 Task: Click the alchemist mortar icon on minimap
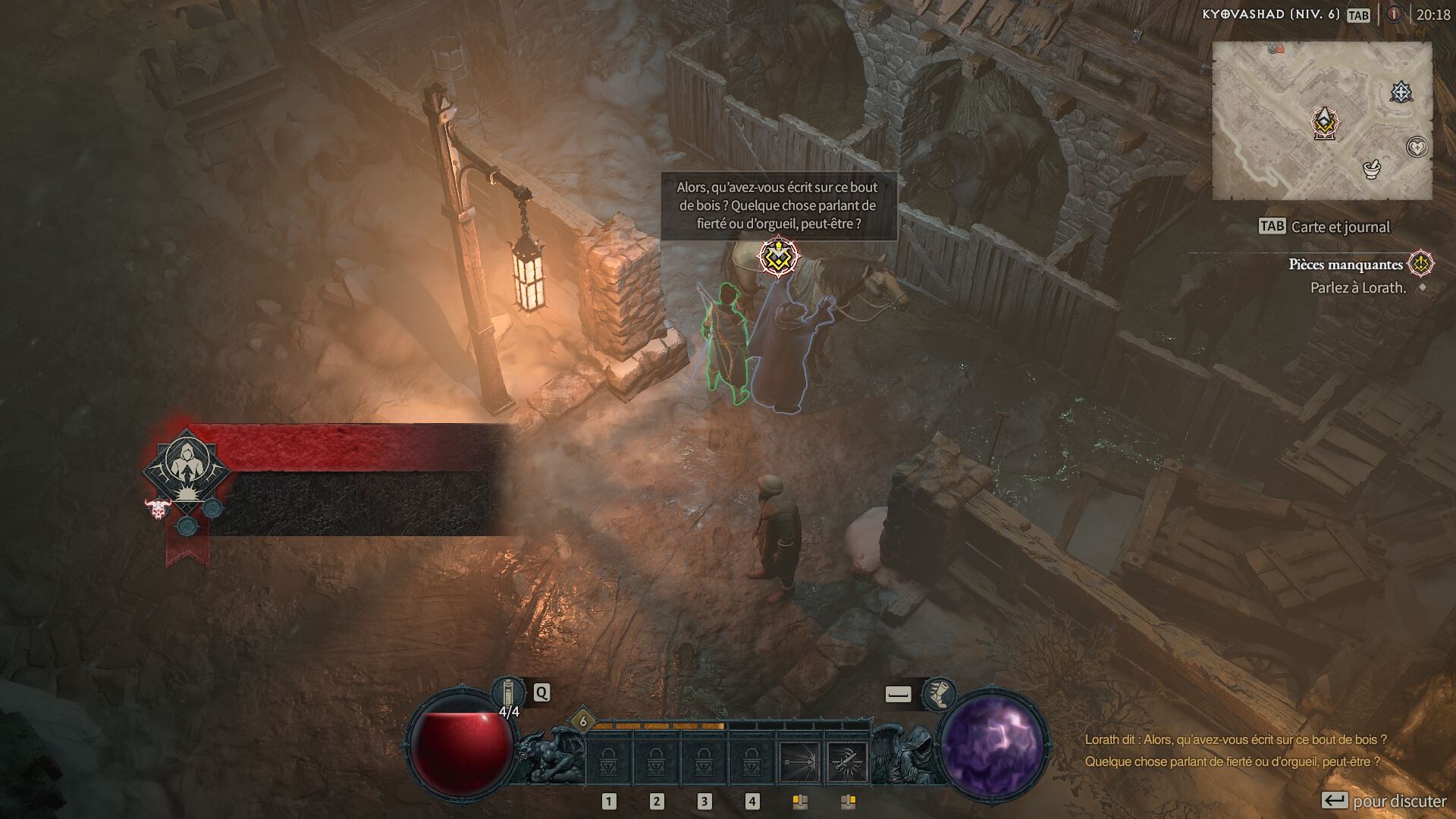tap(1373, 168)
